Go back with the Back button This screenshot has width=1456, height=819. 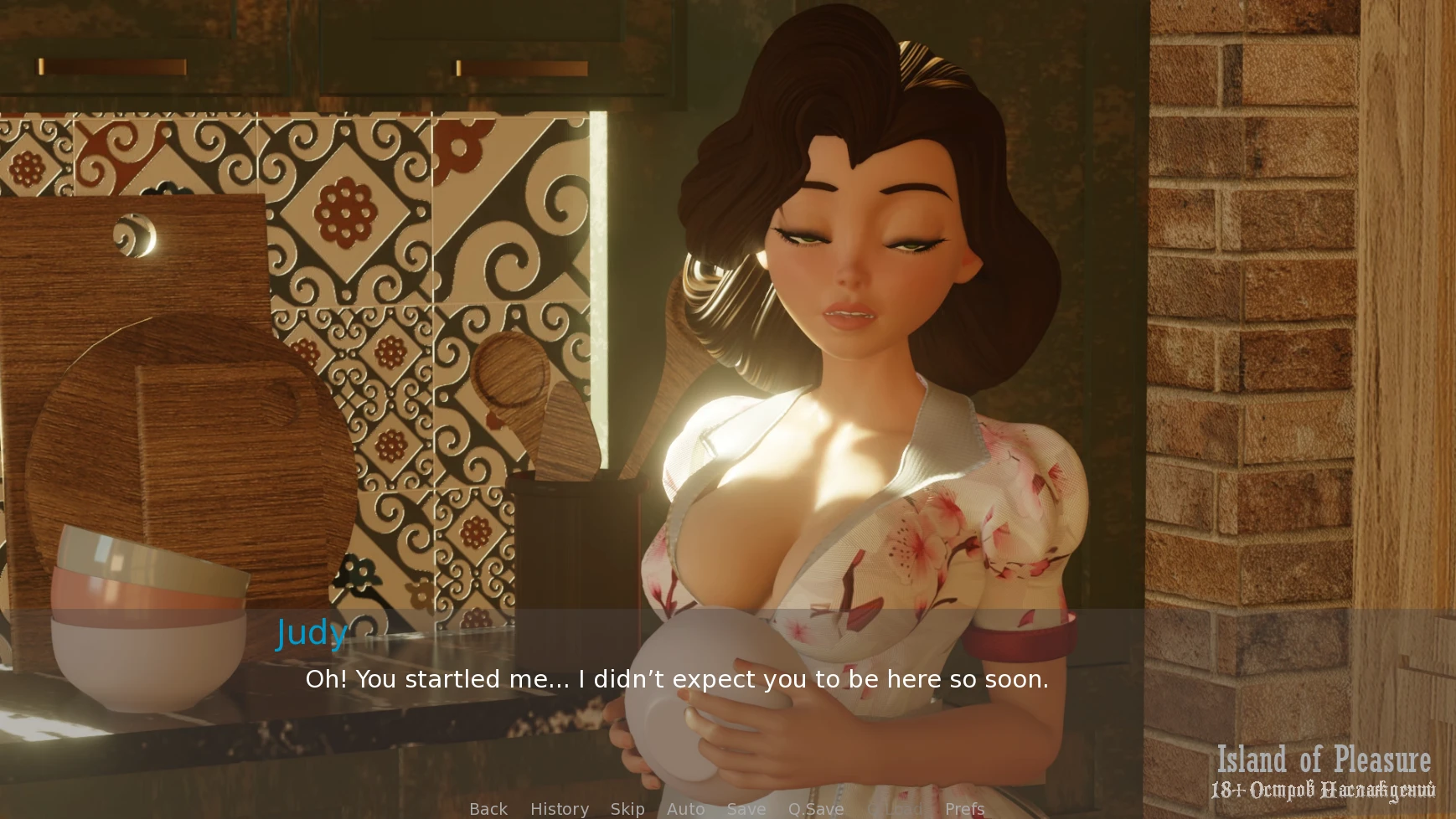488,809
